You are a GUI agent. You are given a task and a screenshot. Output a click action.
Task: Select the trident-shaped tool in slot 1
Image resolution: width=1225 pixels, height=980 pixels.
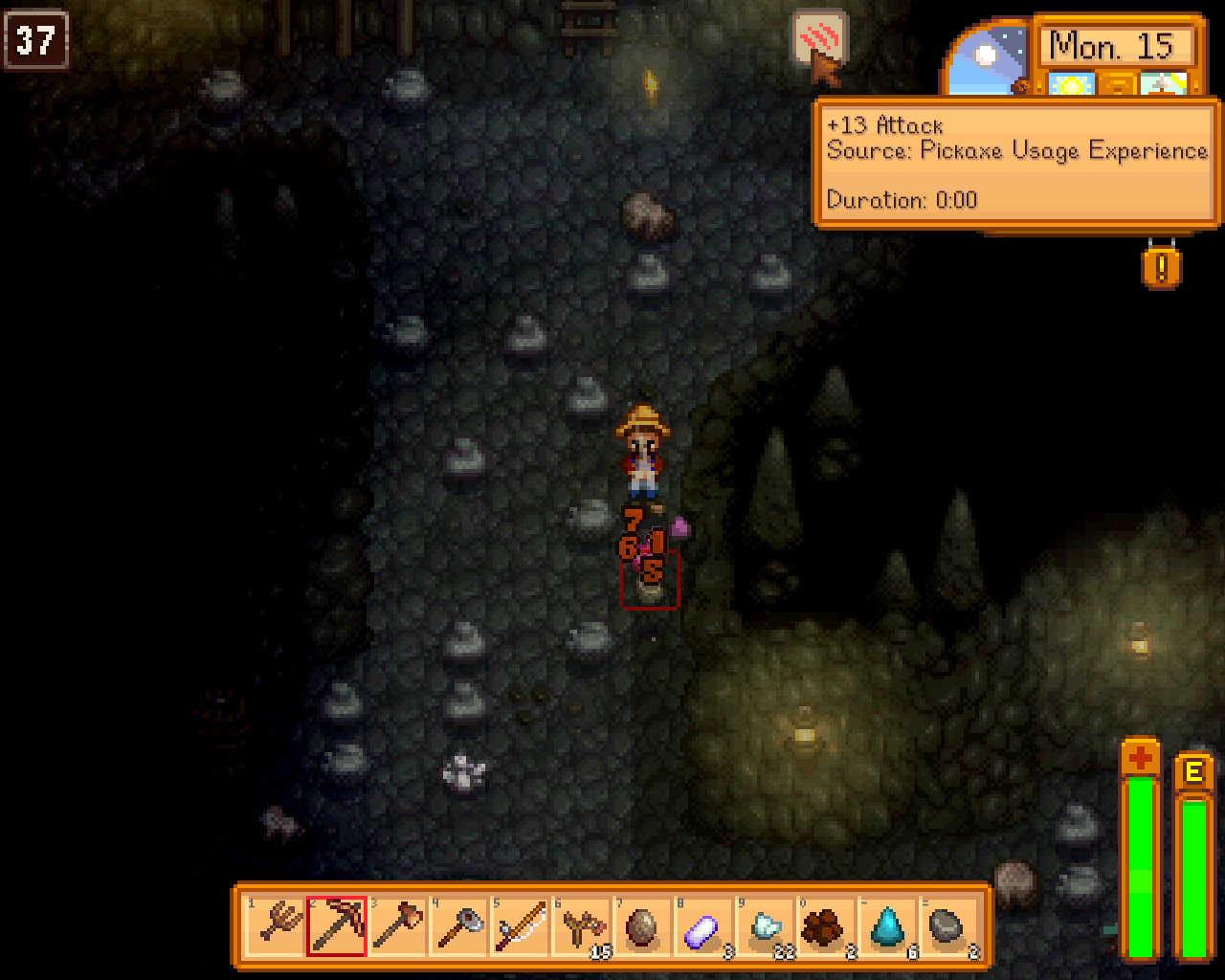[276, 926]
